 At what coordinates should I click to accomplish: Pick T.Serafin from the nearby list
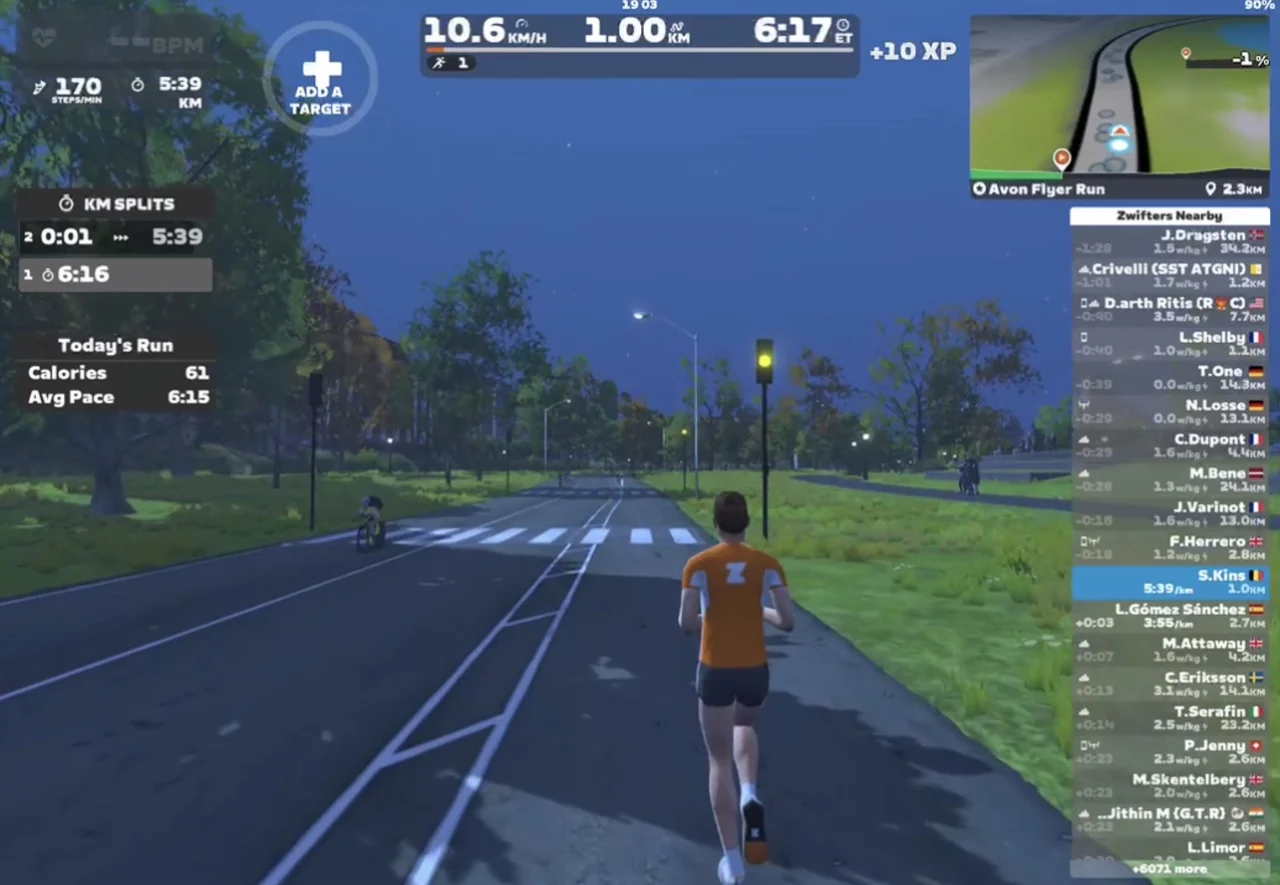coord(1169,718)
